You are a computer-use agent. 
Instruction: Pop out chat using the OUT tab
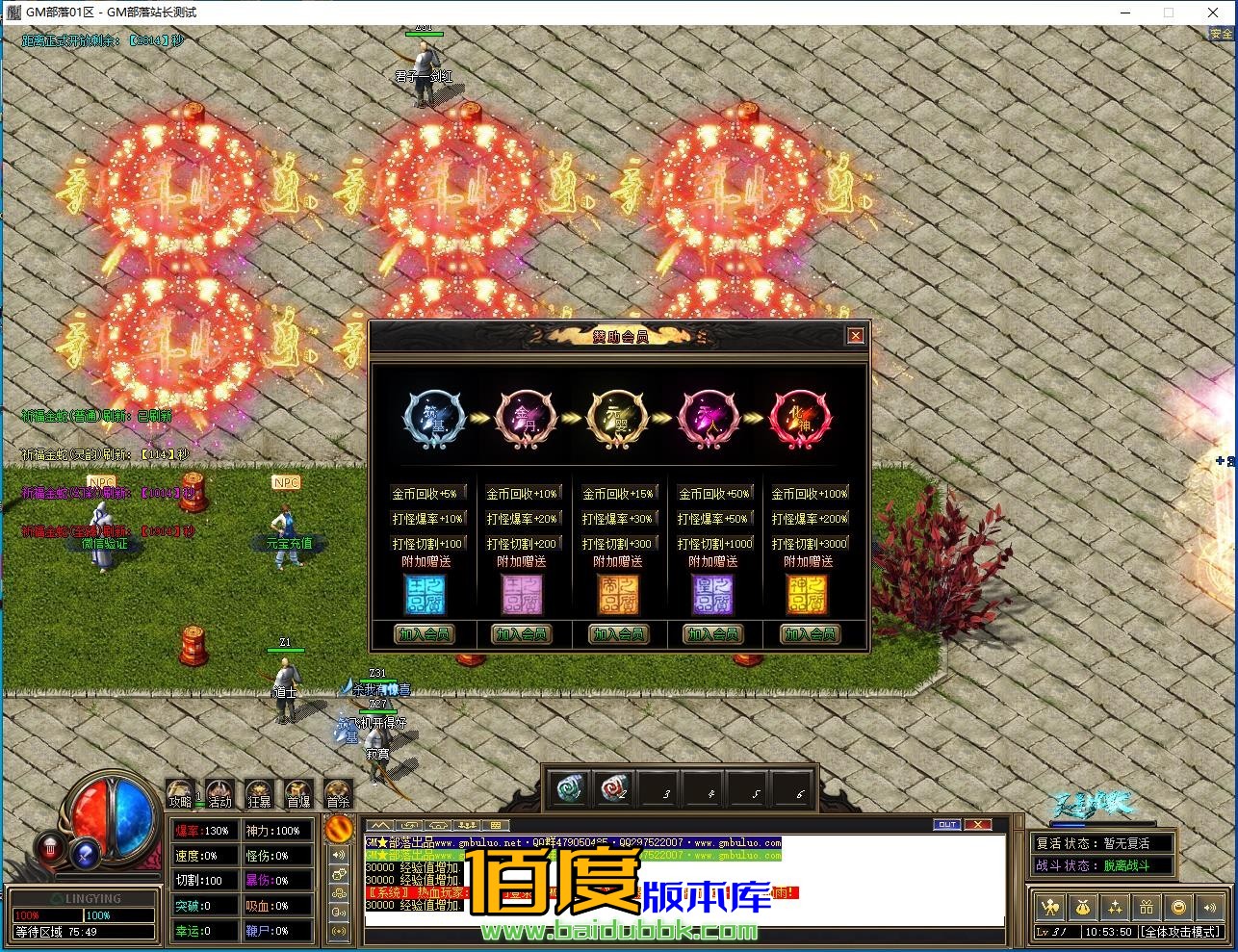click(947, 825)
